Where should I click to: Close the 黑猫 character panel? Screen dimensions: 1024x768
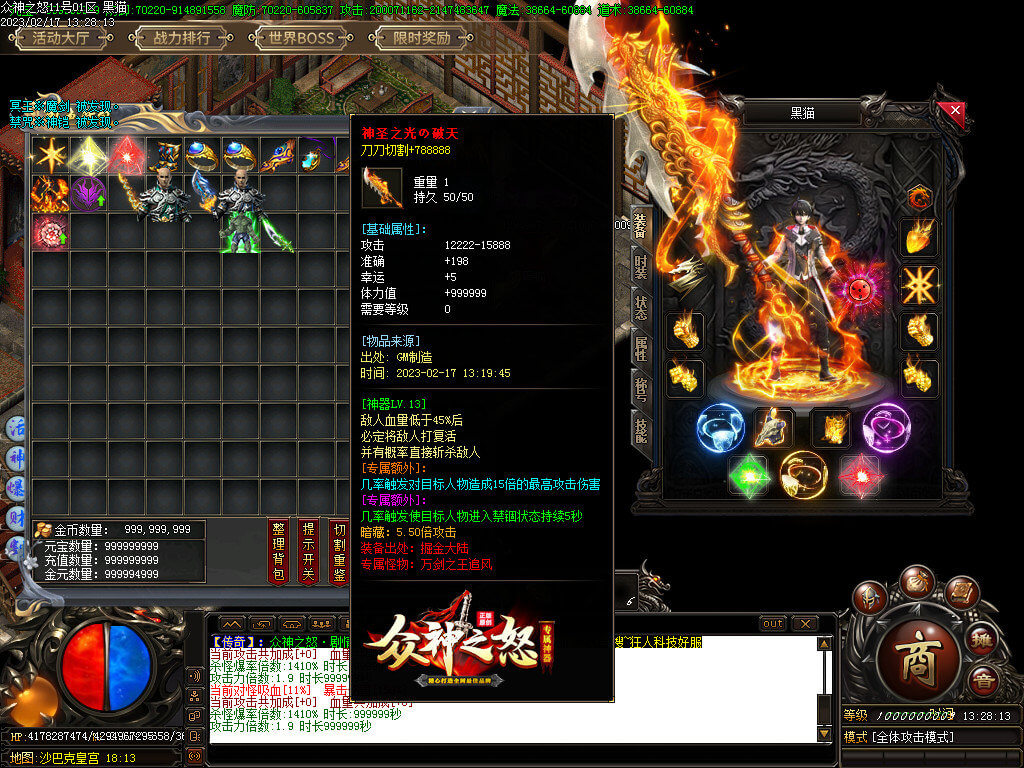point(956,110)
